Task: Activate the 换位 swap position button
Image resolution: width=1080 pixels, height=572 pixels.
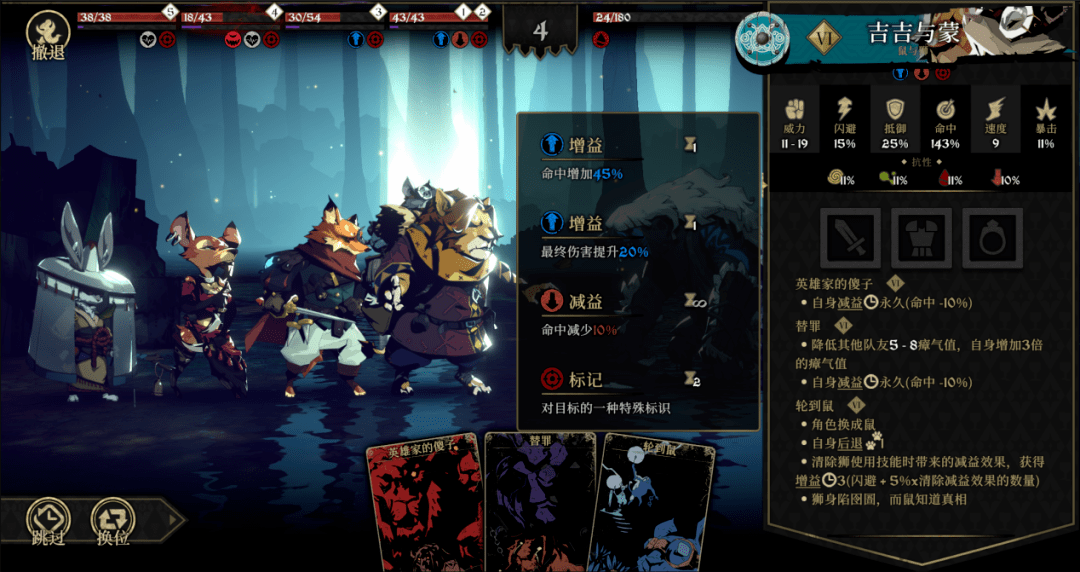Action: [x=111, y=521]
